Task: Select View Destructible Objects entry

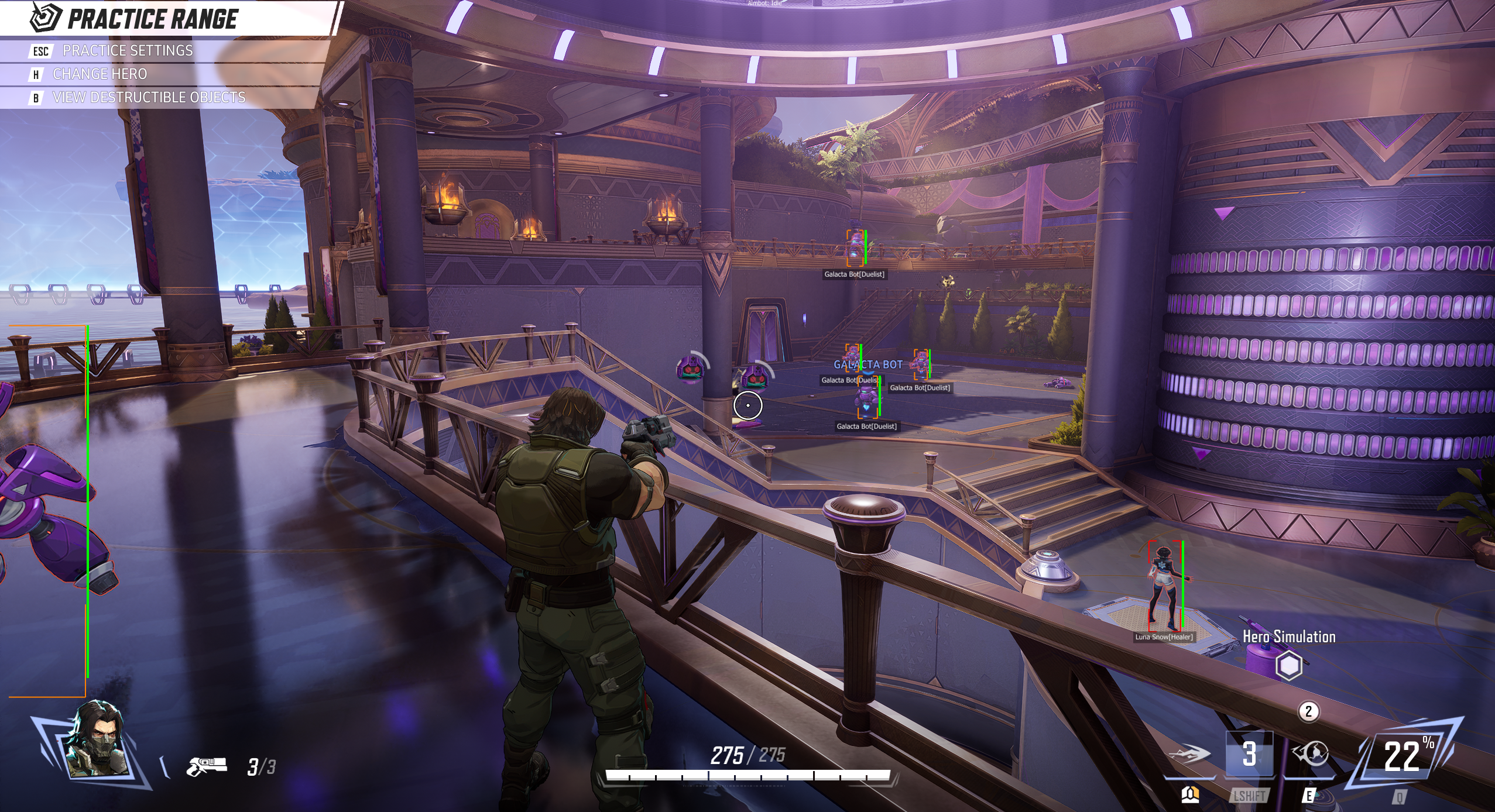Action: pos(149,98)
